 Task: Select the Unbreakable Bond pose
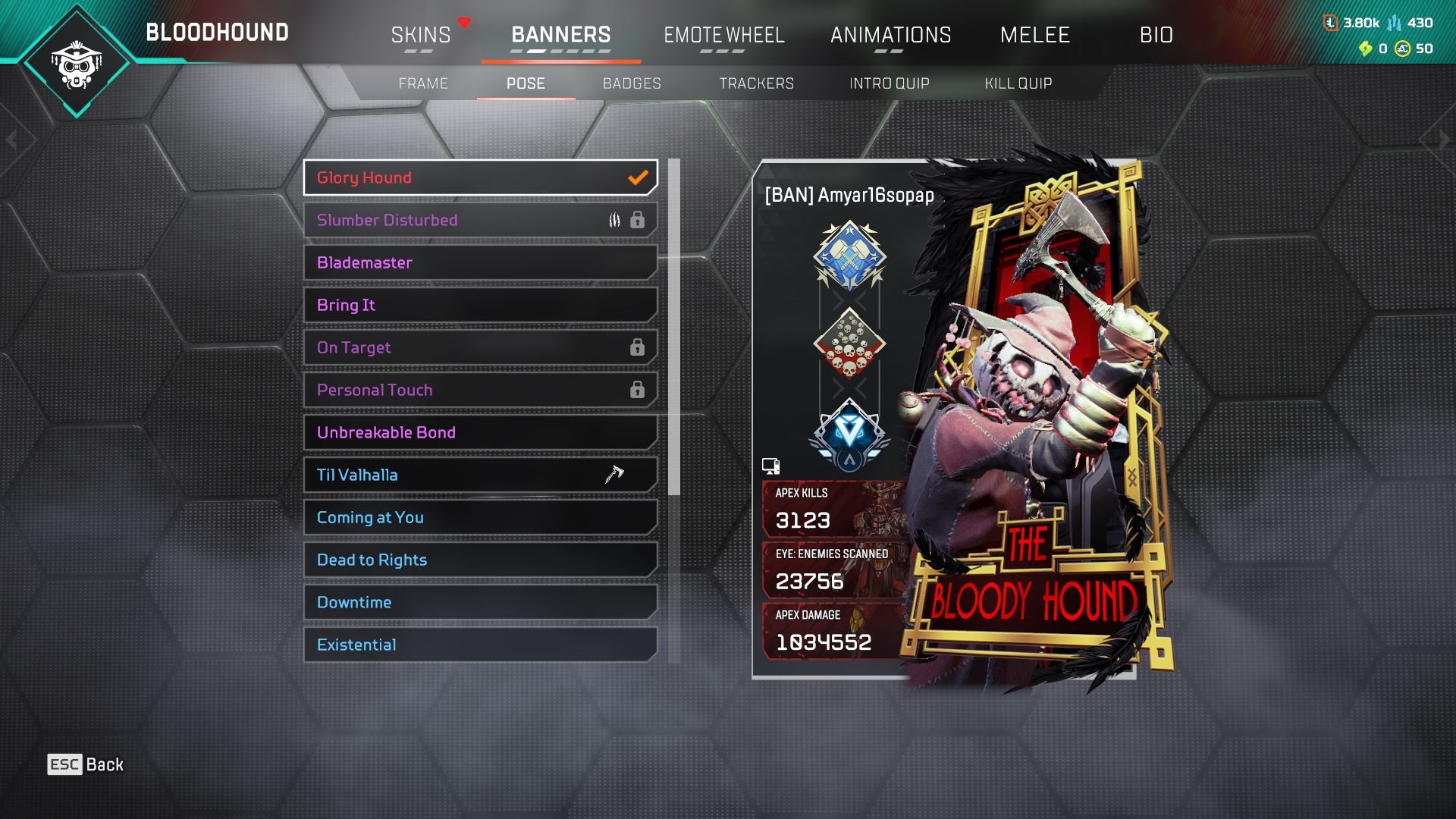pos(480,432)
